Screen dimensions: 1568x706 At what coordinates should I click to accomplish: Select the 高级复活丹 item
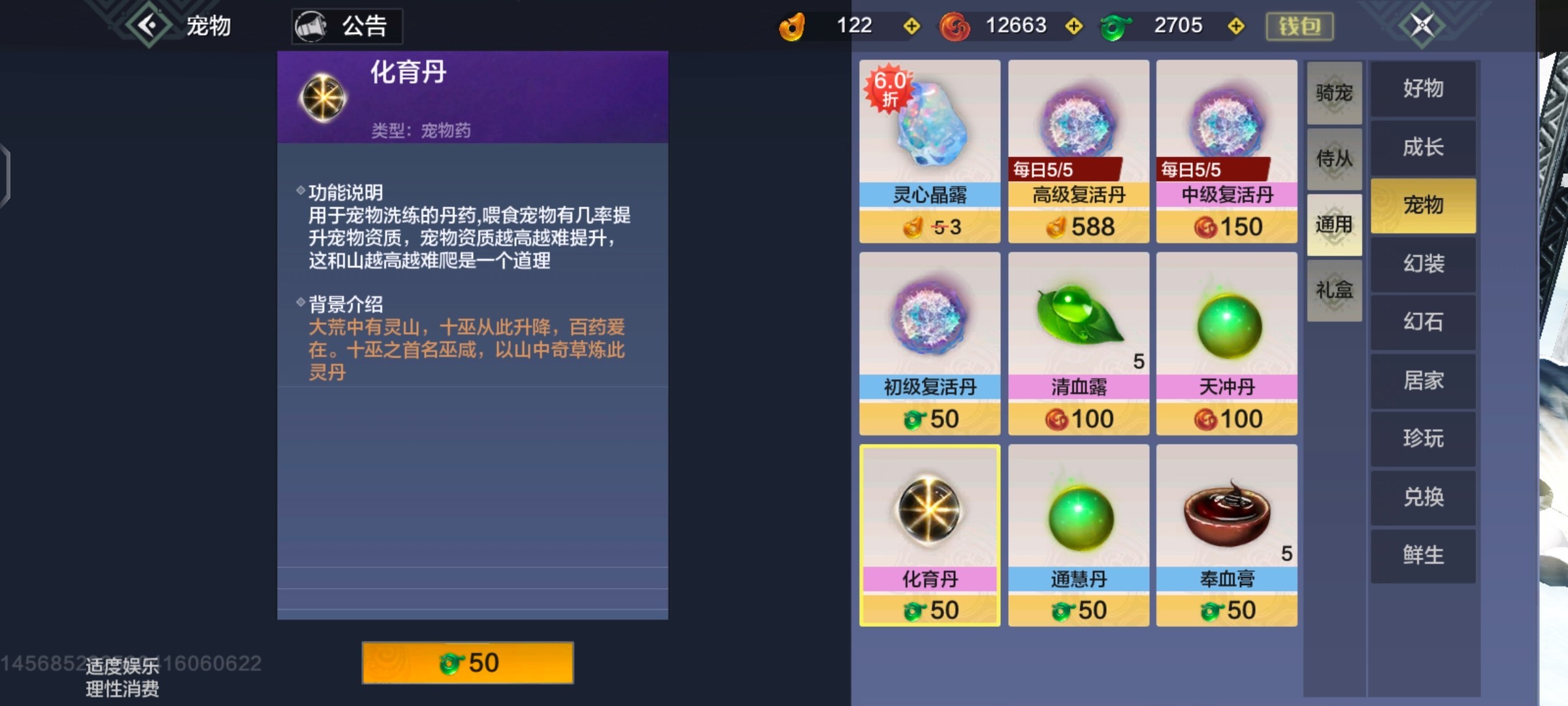1078,151
